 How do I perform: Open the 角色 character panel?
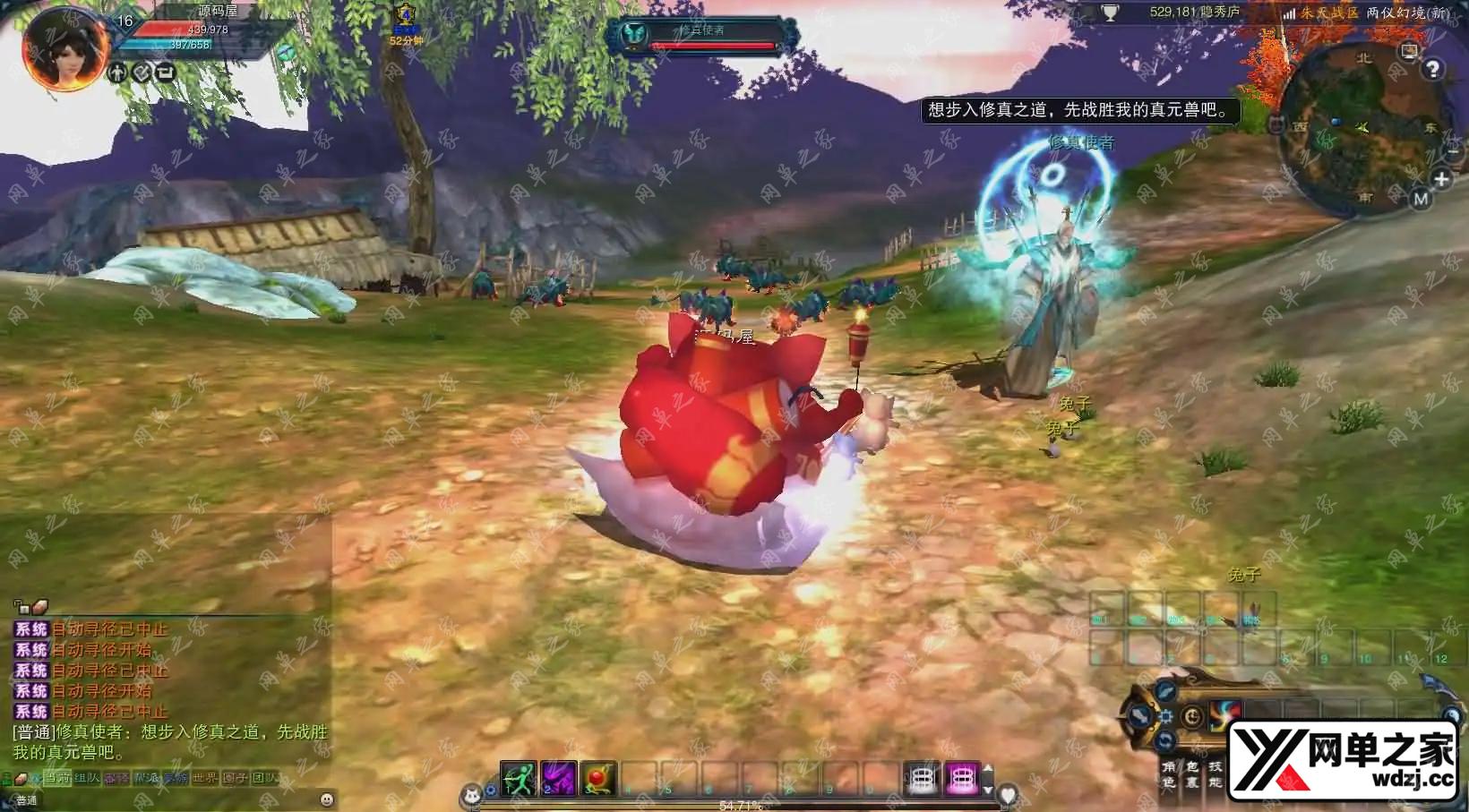[1168, 774]
